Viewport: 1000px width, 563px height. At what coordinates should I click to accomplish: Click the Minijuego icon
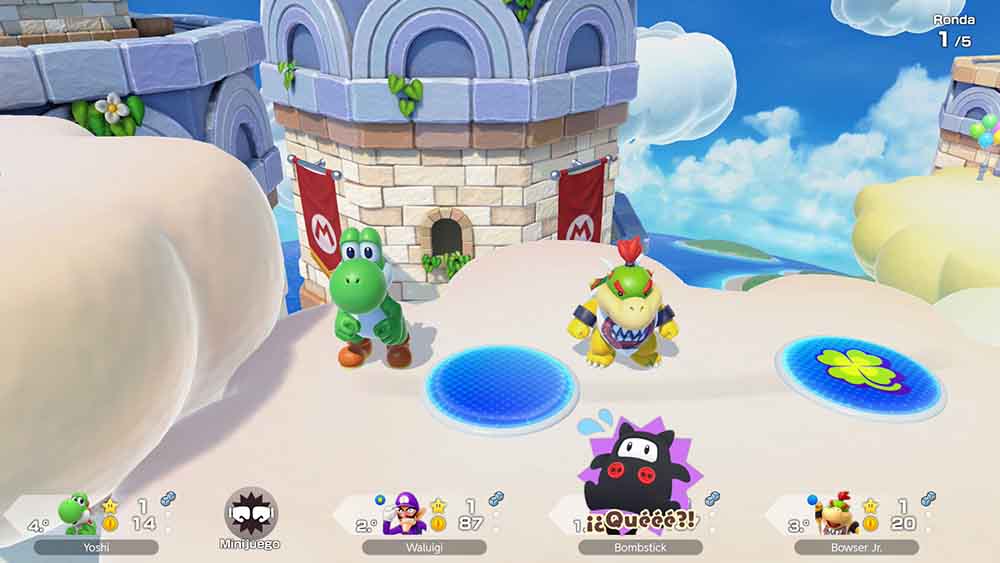[x=250, y=514]
